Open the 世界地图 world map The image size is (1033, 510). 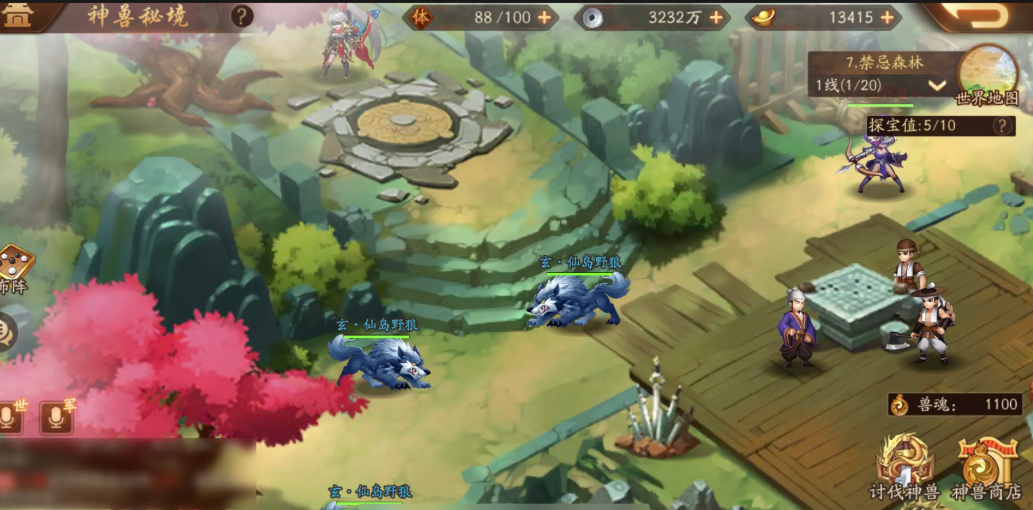click(x=987, y=74)
